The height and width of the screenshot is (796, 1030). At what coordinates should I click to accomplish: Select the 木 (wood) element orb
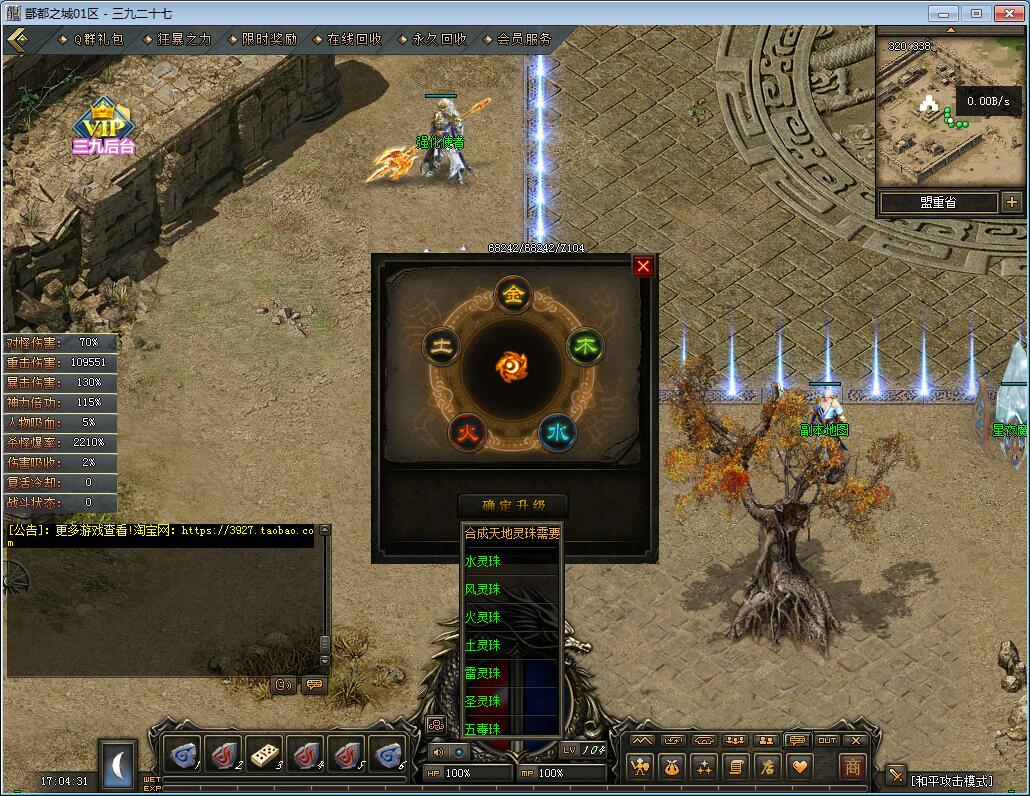coord(585,347)
